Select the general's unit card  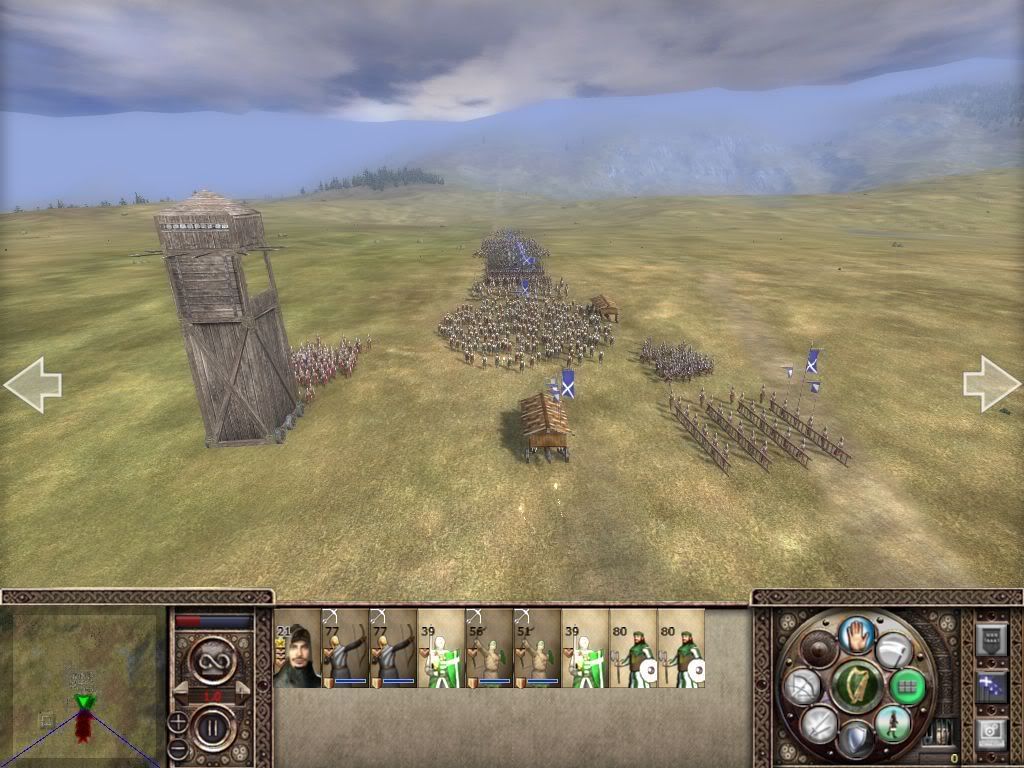click(x=297, y=648)
